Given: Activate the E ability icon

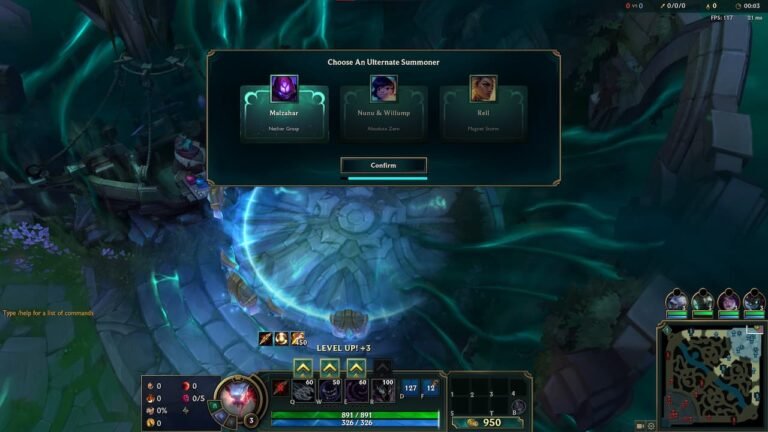Looking at the screenshot, I should pyautogui.click(x=356, y=391).
